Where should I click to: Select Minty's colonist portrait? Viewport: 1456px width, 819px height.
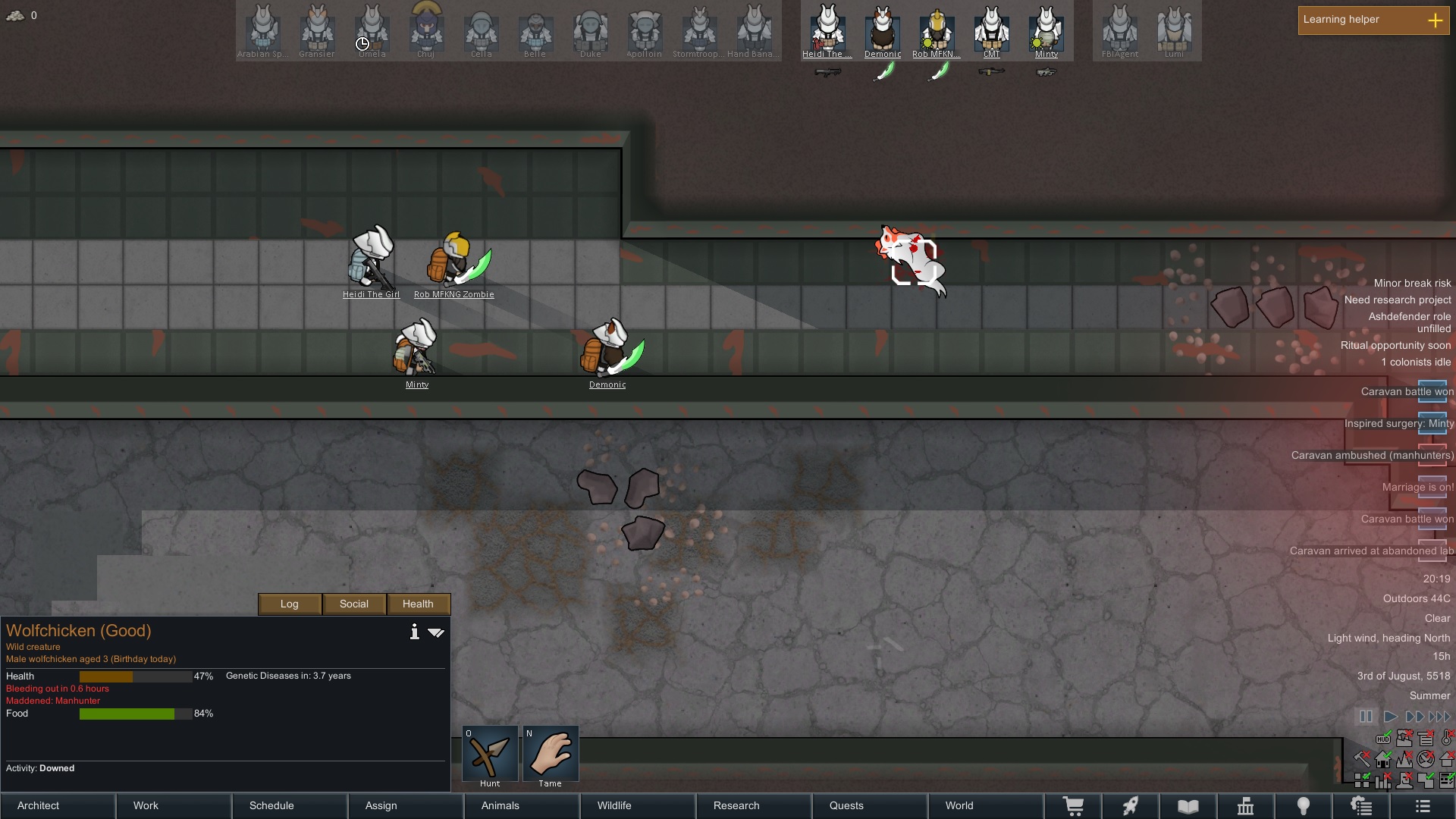(x=1046, y=30)
